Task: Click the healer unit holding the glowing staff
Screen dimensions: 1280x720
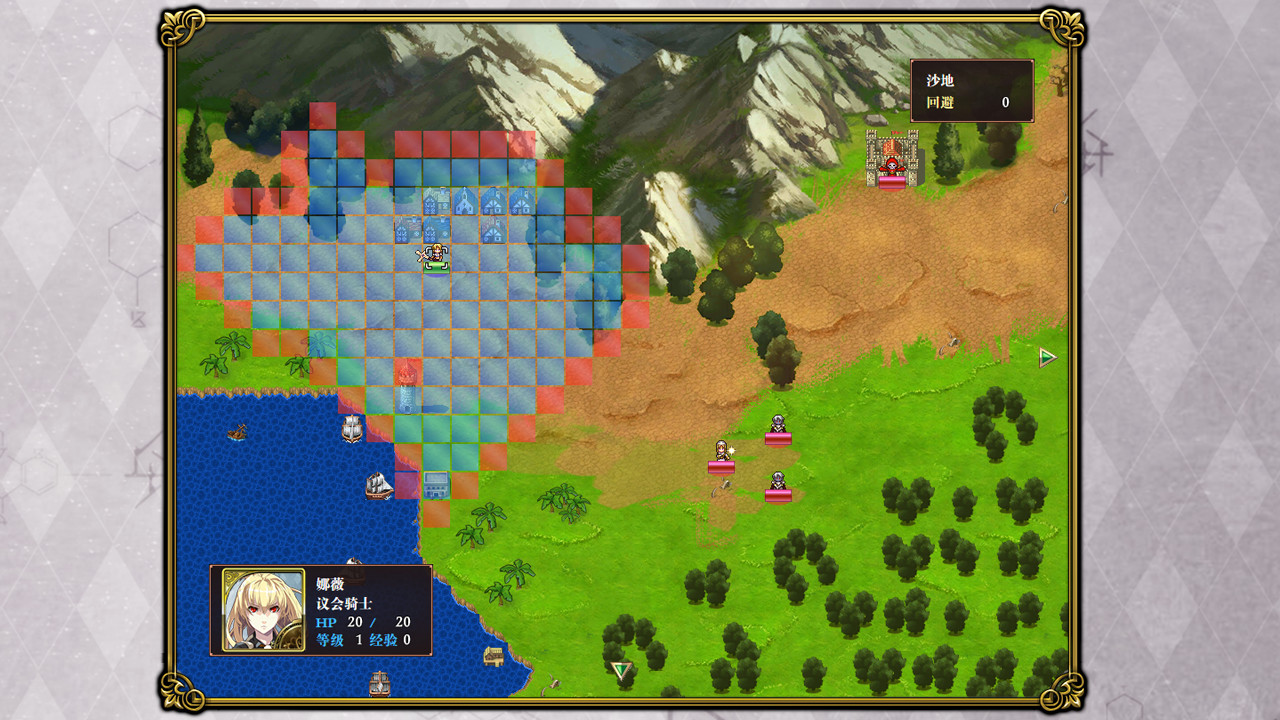Action: click(x=722, y=450)
